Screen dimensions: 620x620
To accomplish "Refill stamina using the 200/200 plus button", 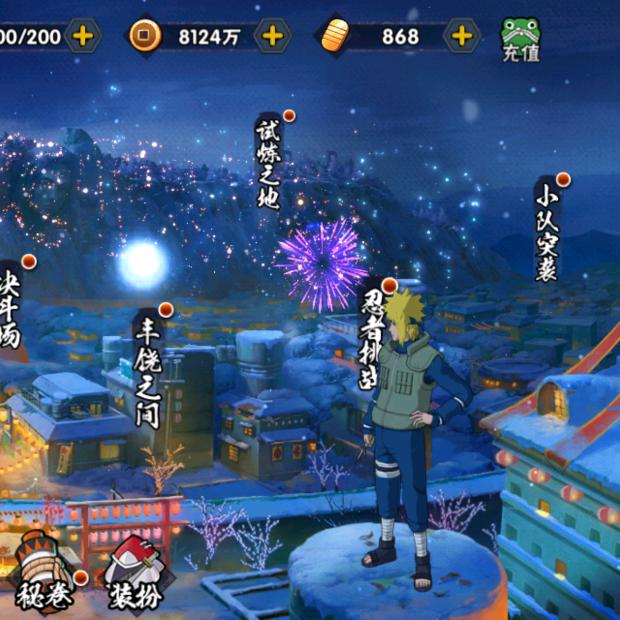I will 83,37.
